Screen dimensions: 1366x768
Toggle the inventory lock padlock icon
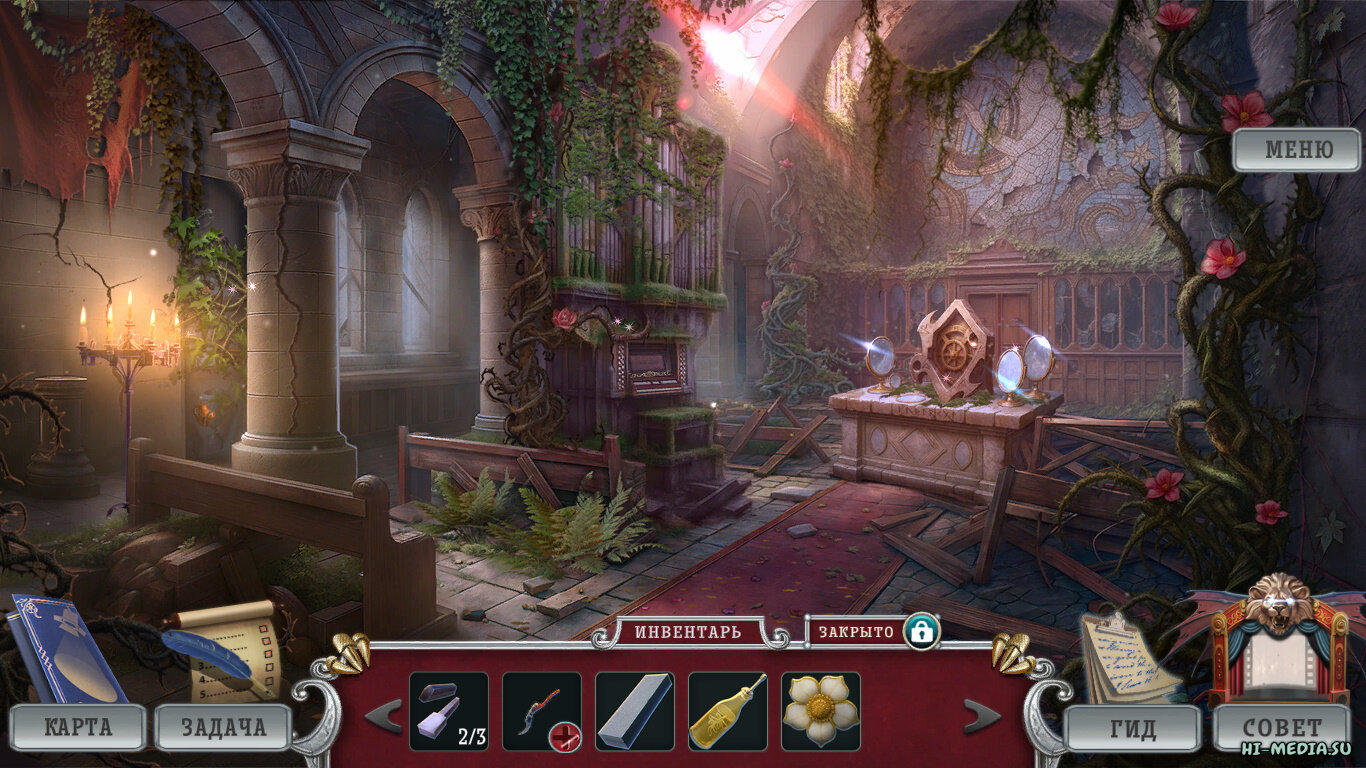point(919,632)
